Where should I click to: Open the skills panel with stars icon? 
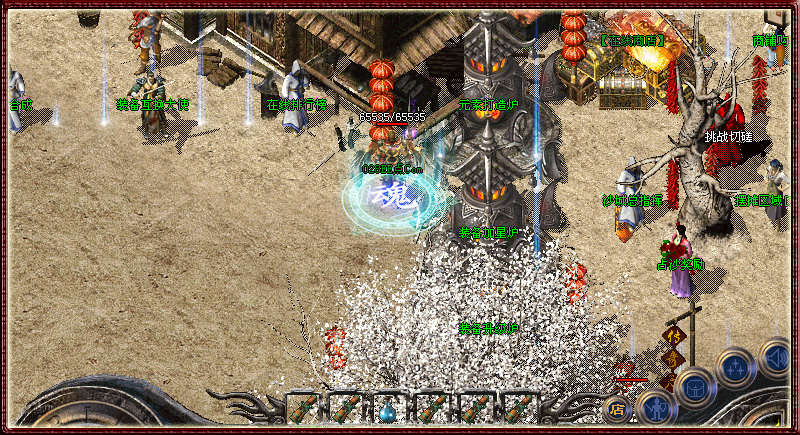(735, 368)
